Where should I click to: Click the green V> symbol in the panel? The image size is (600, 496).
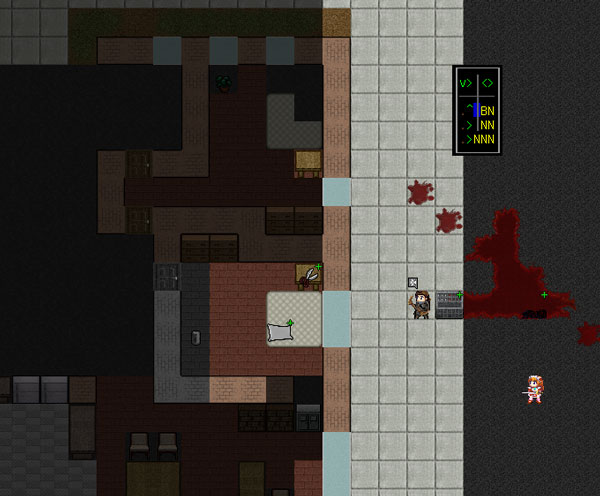point(465,84)
